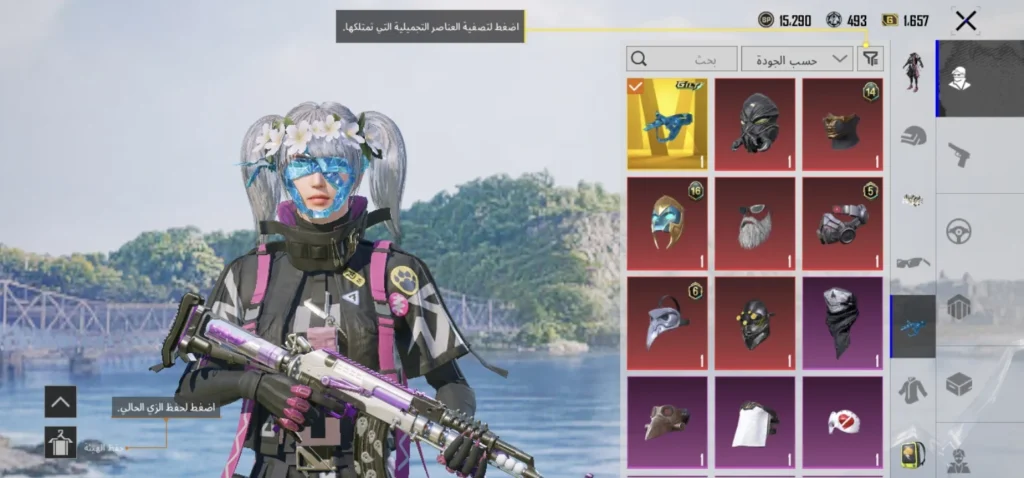Pick the white-bearded mask item
The image size is (1024, 478).
[x=755, y=222]
